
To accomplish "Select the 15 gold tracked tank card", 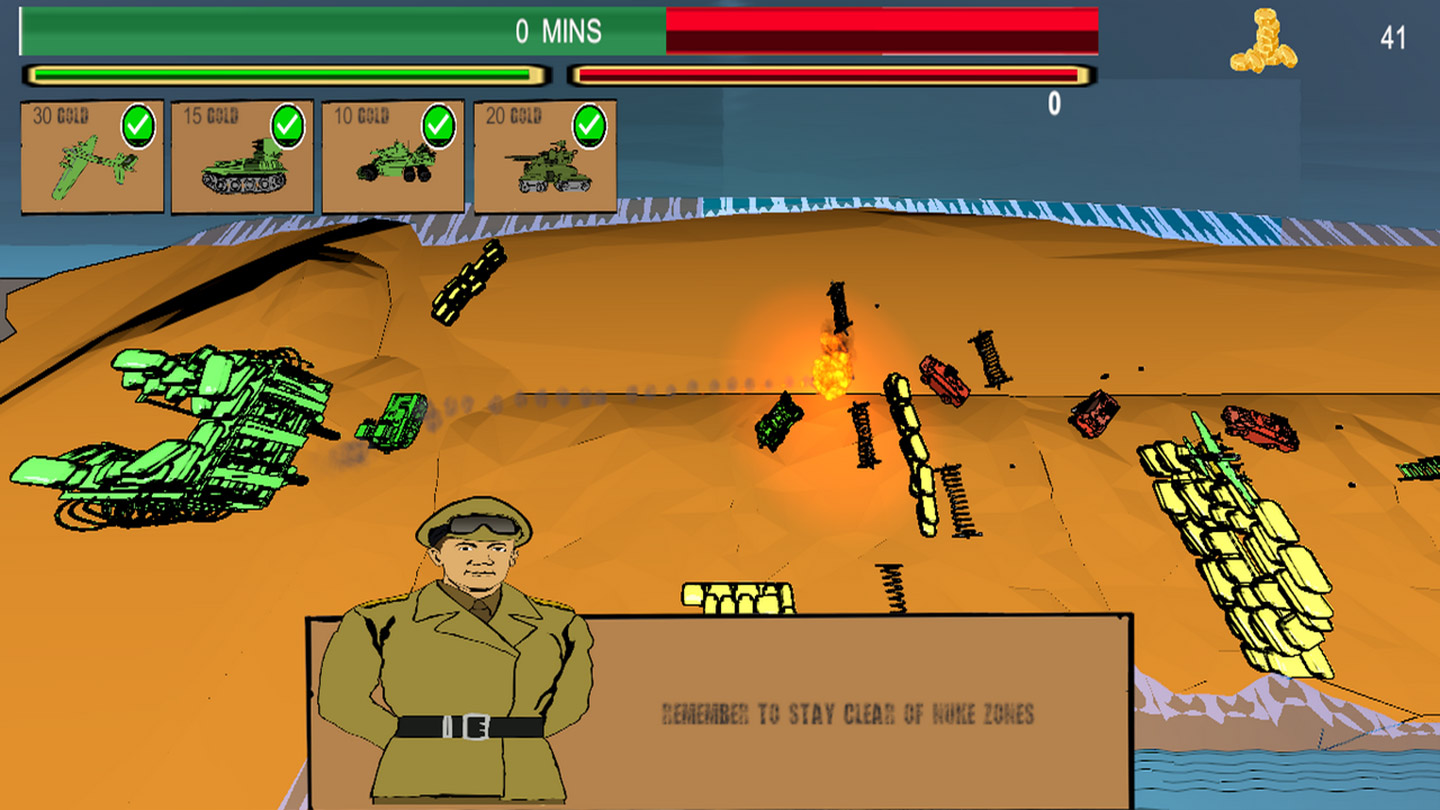I will (x=243, y=157).
